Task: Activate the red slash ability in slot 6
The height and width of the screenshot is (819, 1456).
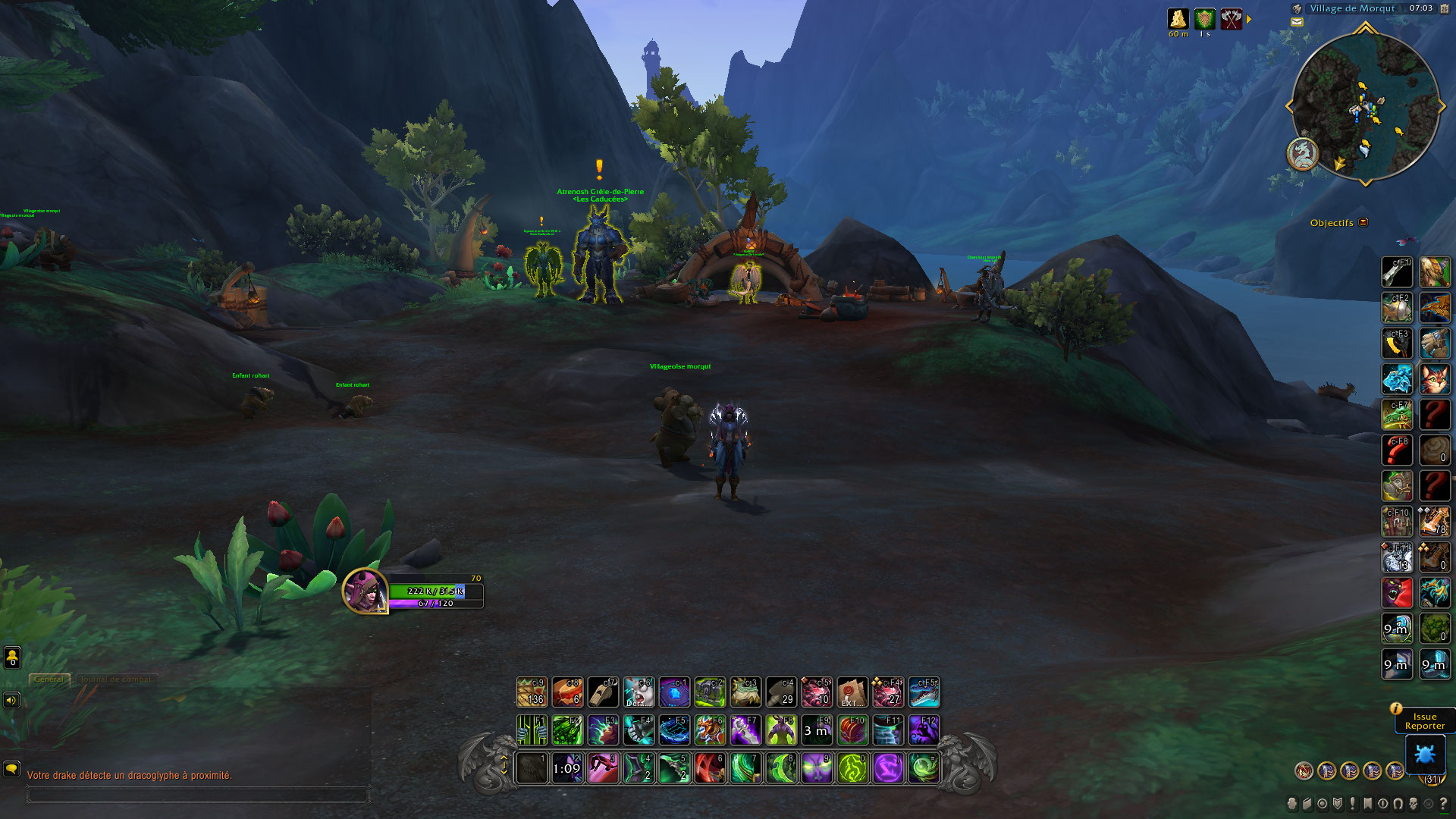Action: 710,768
